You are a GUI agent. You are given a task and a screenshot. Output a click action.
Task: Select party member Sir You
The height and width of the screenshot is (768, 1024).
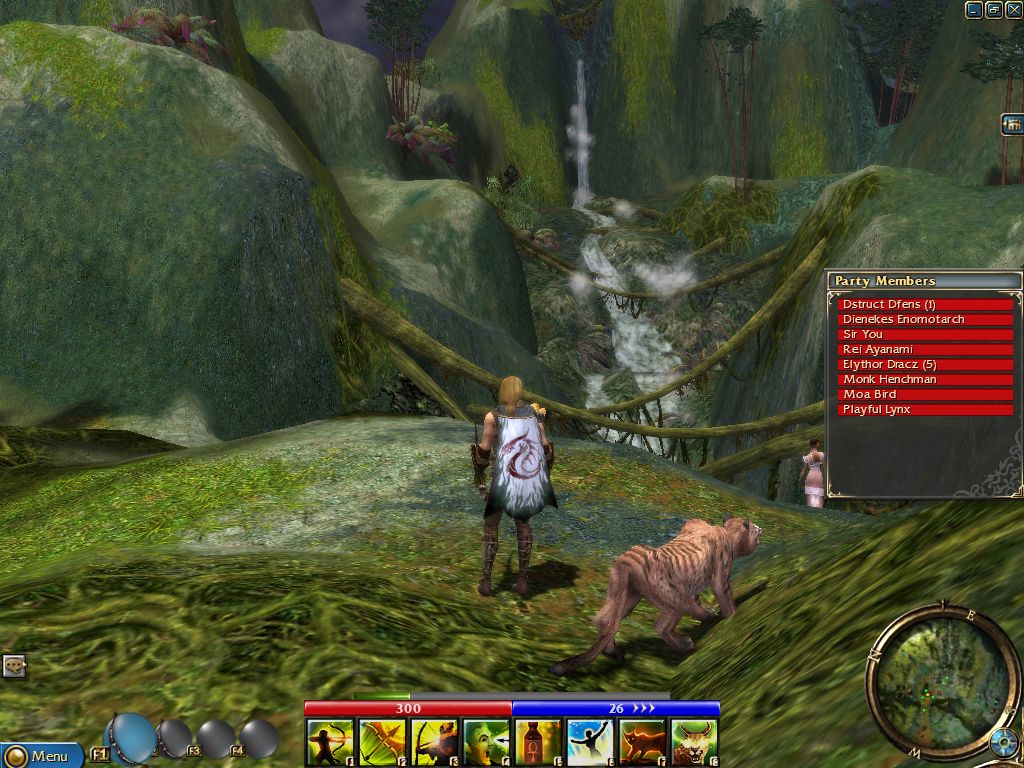tap(925, 334)
